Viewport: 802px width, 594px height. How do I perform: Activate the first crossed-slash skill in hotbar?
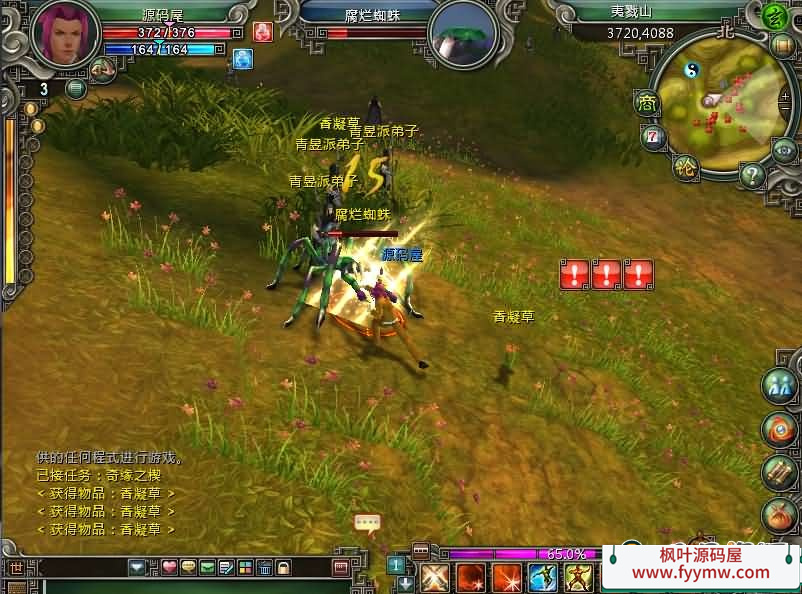pyautogui.click(x=434, y=577)
